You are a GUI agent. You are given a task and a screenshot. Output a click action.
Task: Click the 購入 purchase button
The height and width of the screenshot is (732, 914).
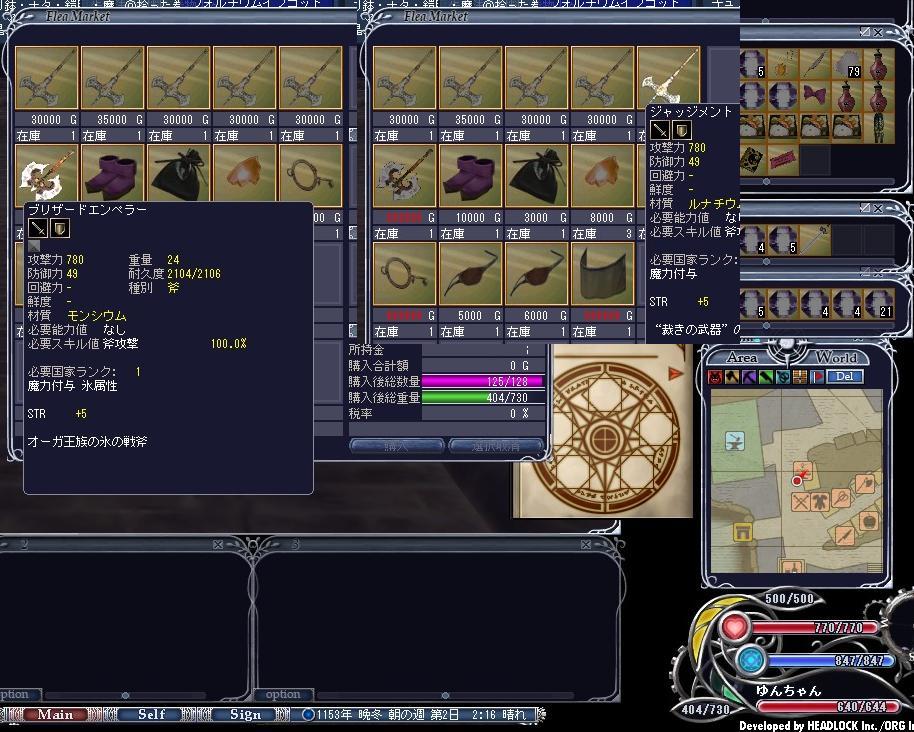click(396, 446)
